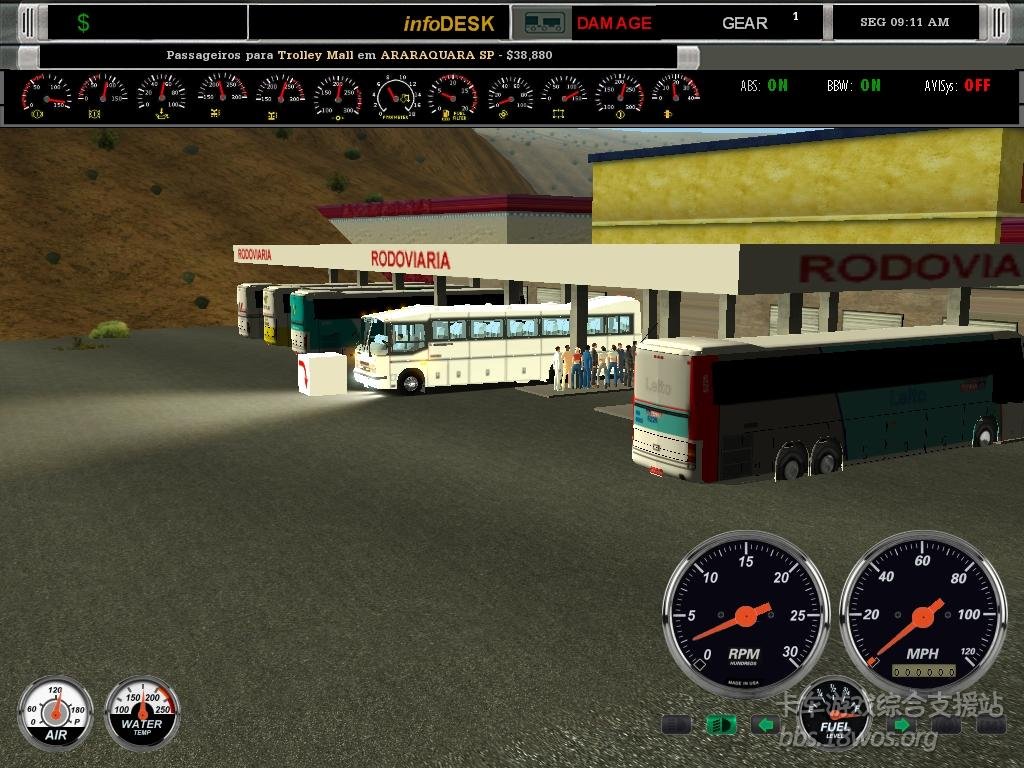The image size is (1024, 768).
Task: Click the green dollar sign icon
Action: 83,23
